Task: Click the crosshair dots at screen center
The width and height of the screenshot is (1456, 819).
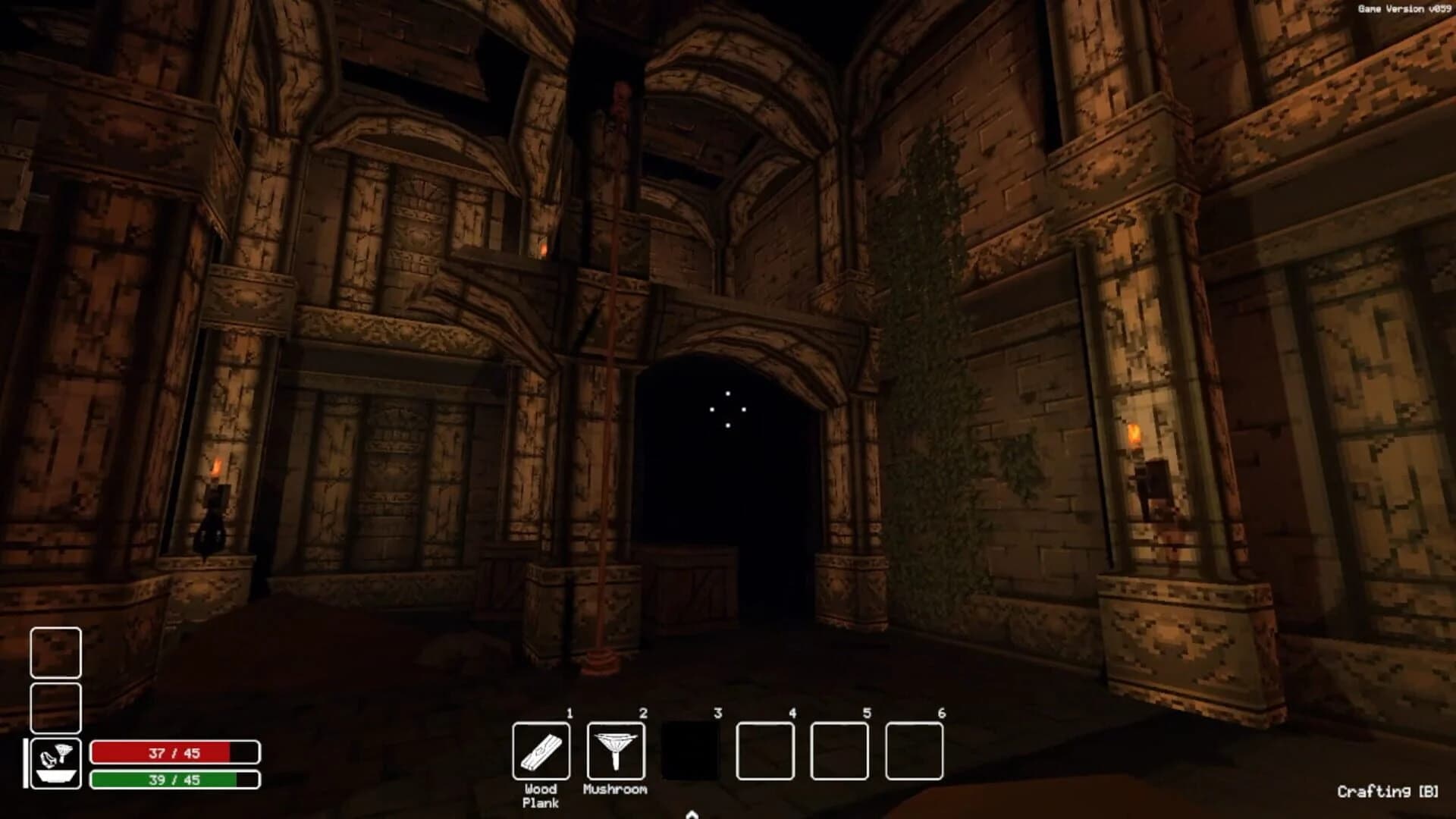Action: click(x=728, y=409)
